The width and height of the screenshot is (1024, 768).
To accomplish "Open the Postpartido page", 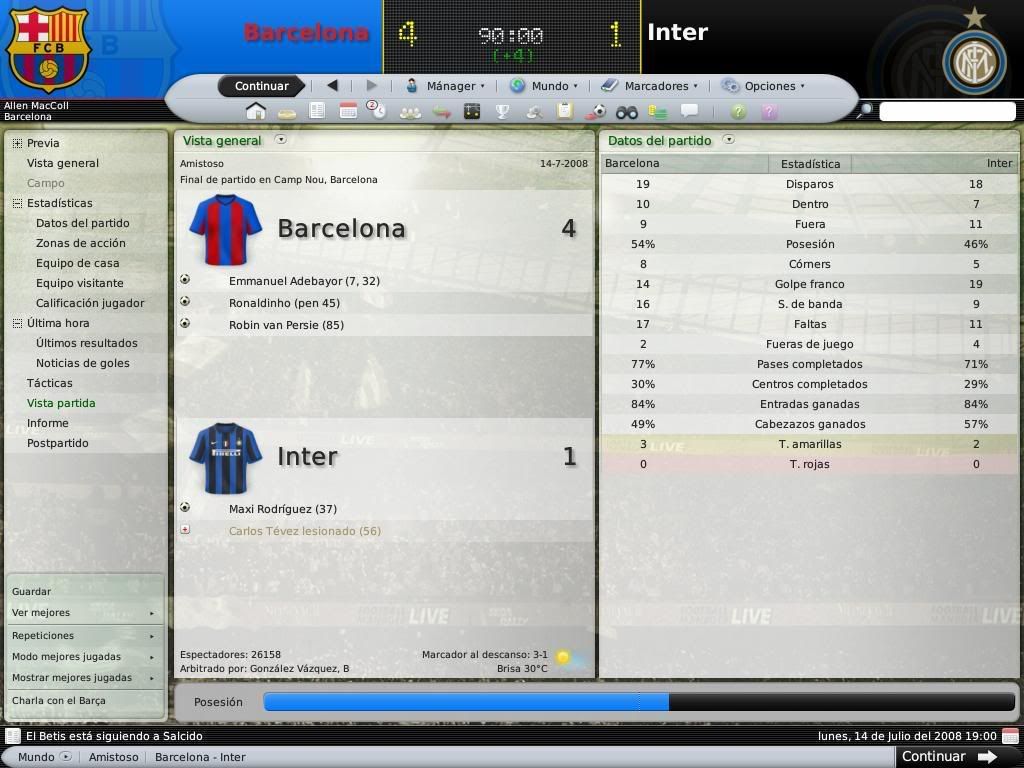I will [57, 443].
